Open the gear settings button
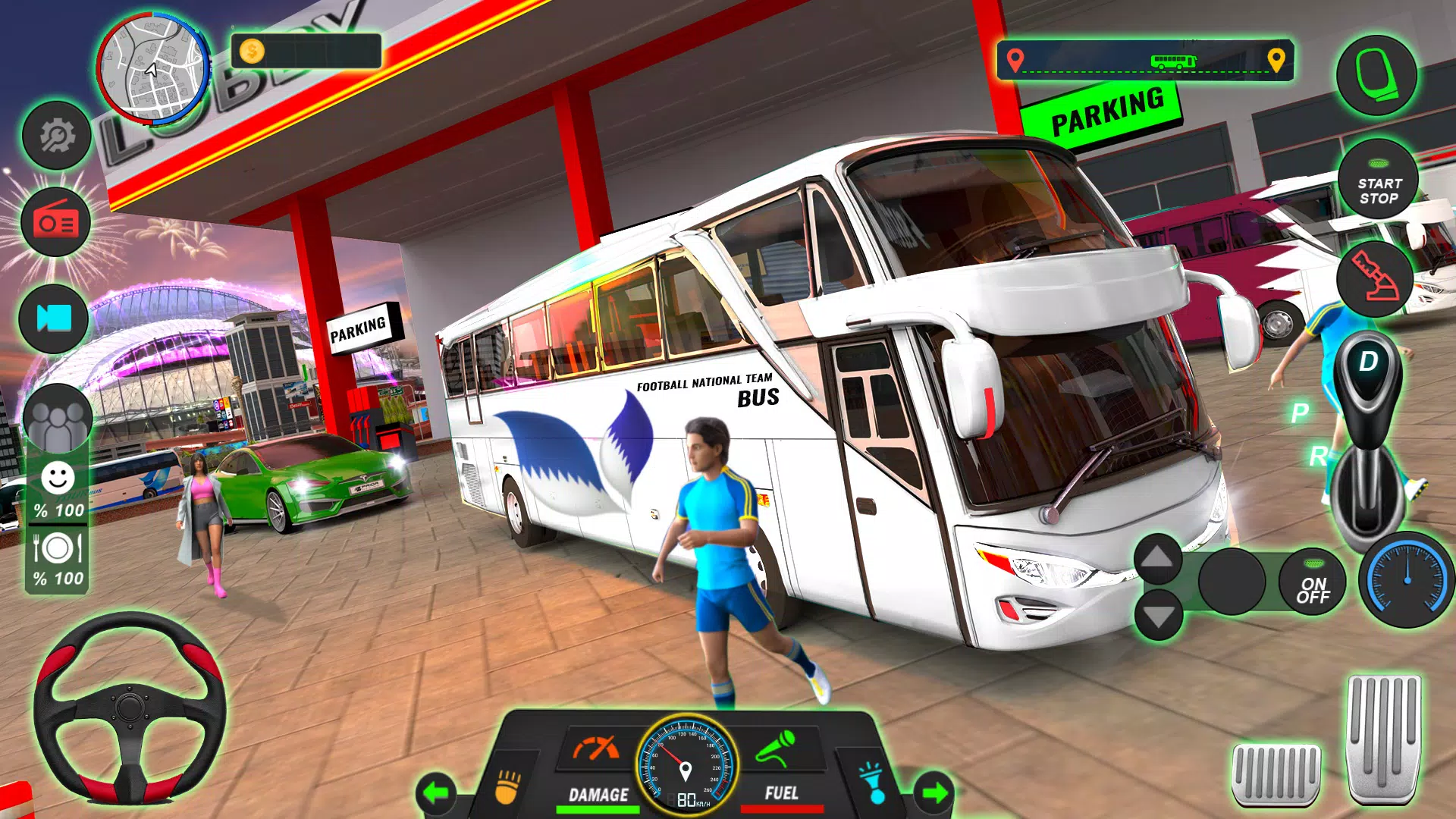The width and height of the screenshot is (1456, 819). tap(57, 136)
